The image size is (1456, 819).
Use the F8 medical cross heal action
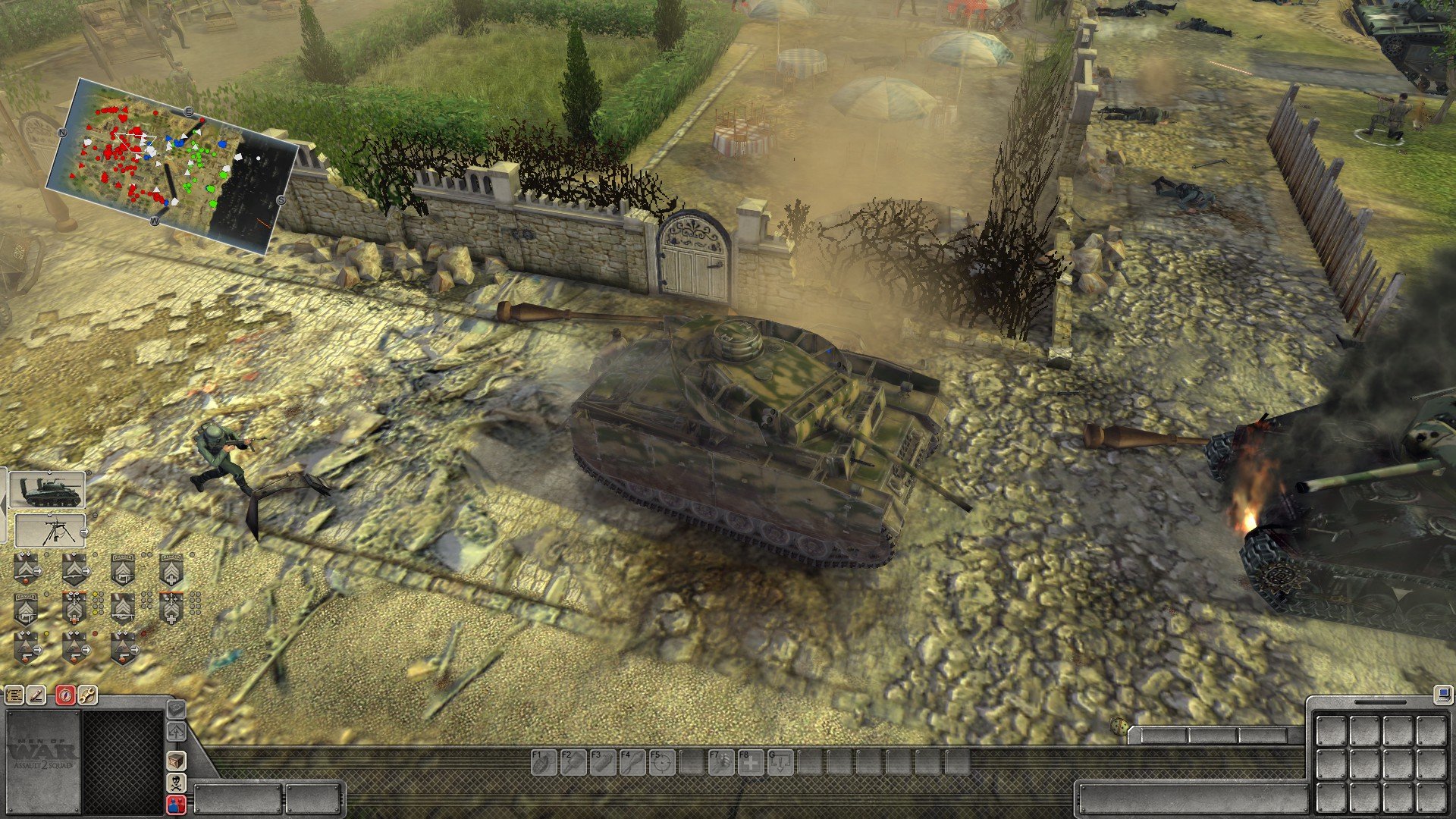[750, 762]
